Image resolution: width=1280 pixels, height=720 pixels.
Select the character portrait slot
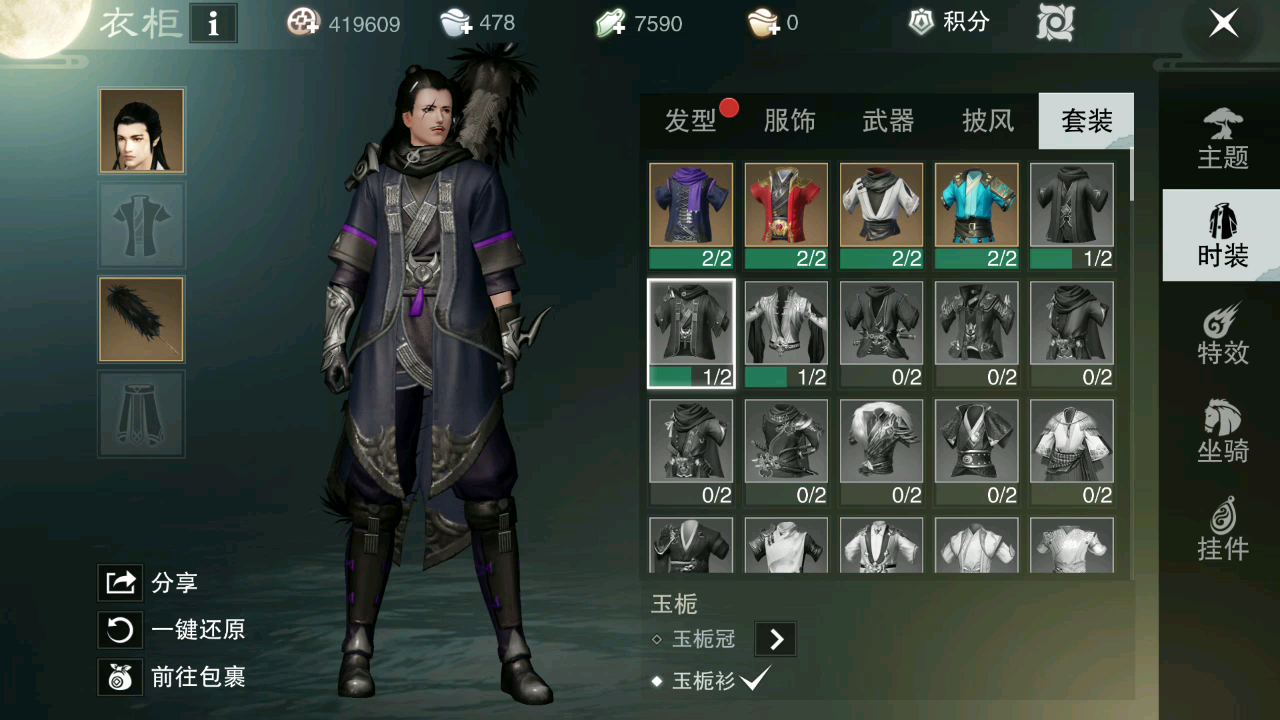coord(141,130)
